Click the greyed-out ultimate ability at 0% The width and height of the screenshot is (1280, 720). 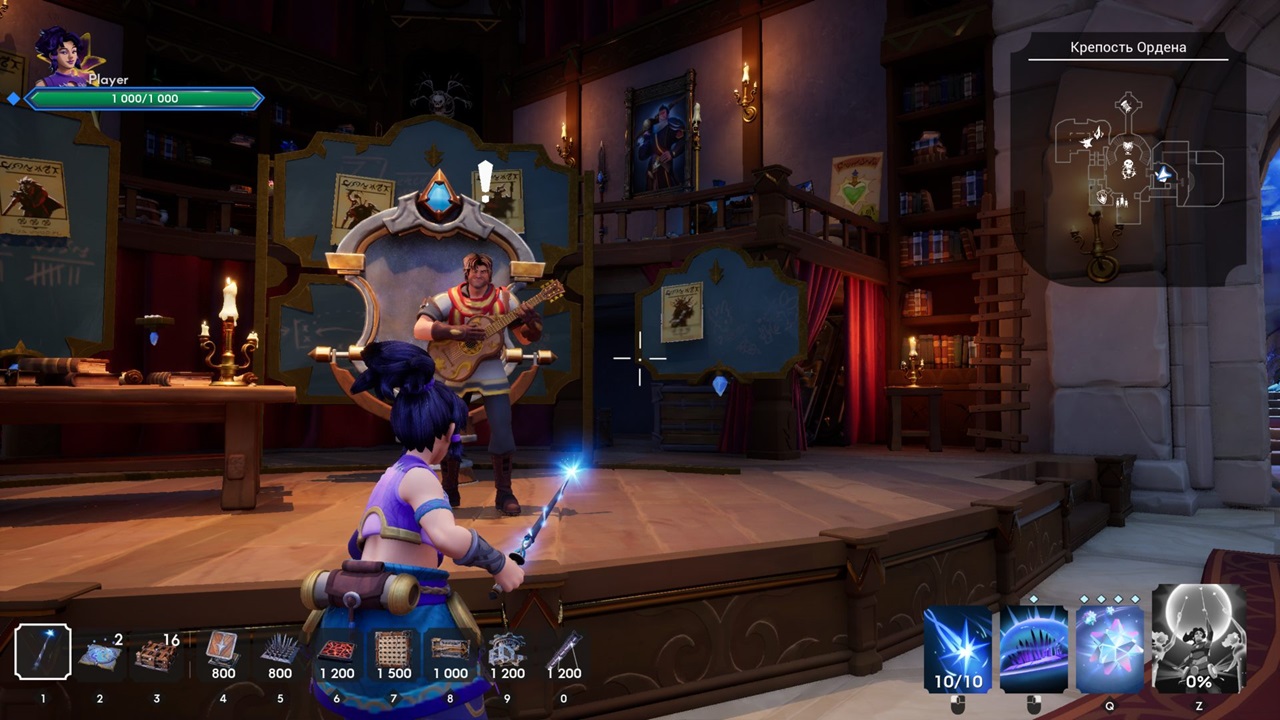pyautogui.click(x=1198, y=640)
